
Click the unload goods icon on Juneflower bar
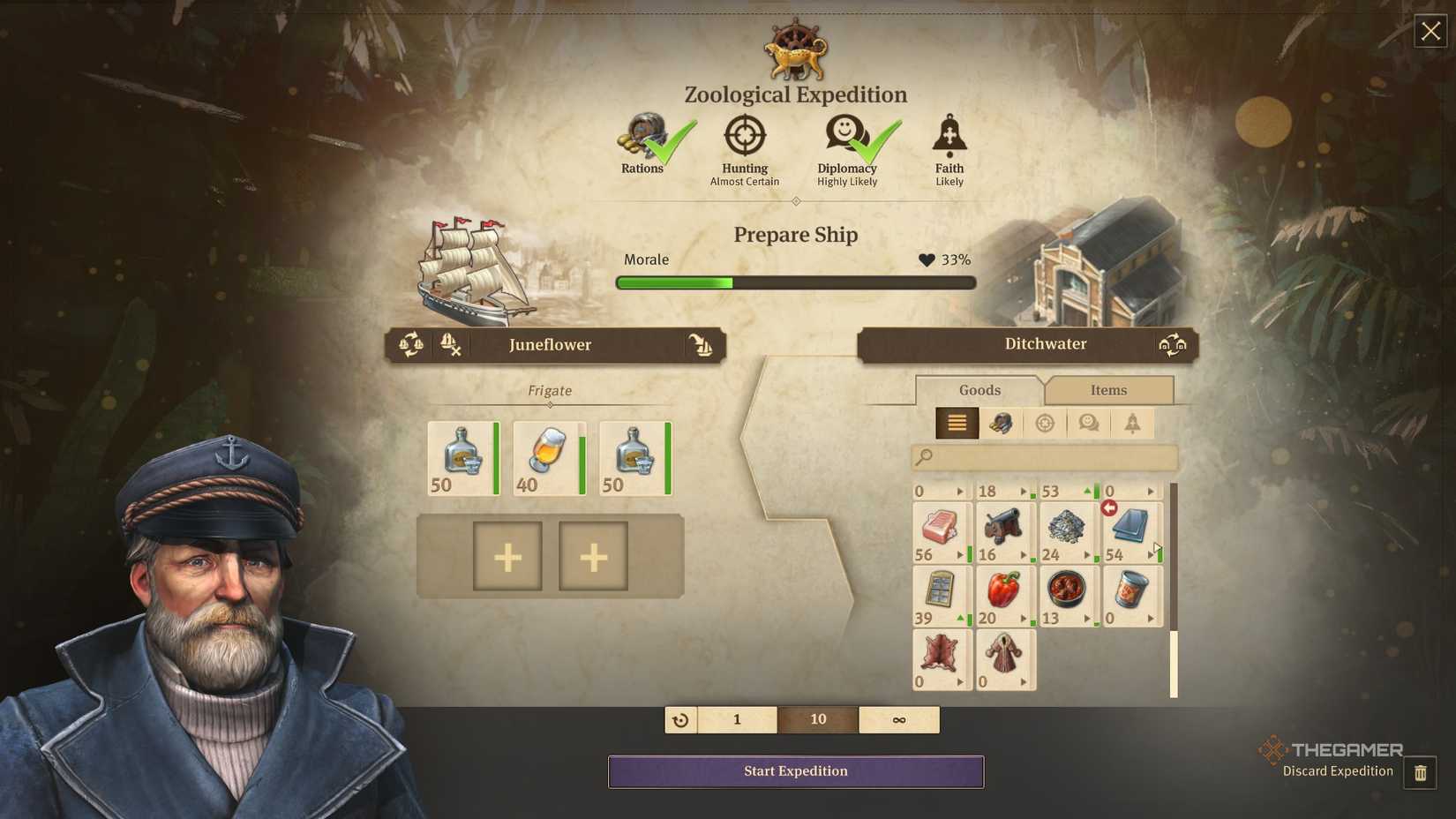click(x=702, y=346)
